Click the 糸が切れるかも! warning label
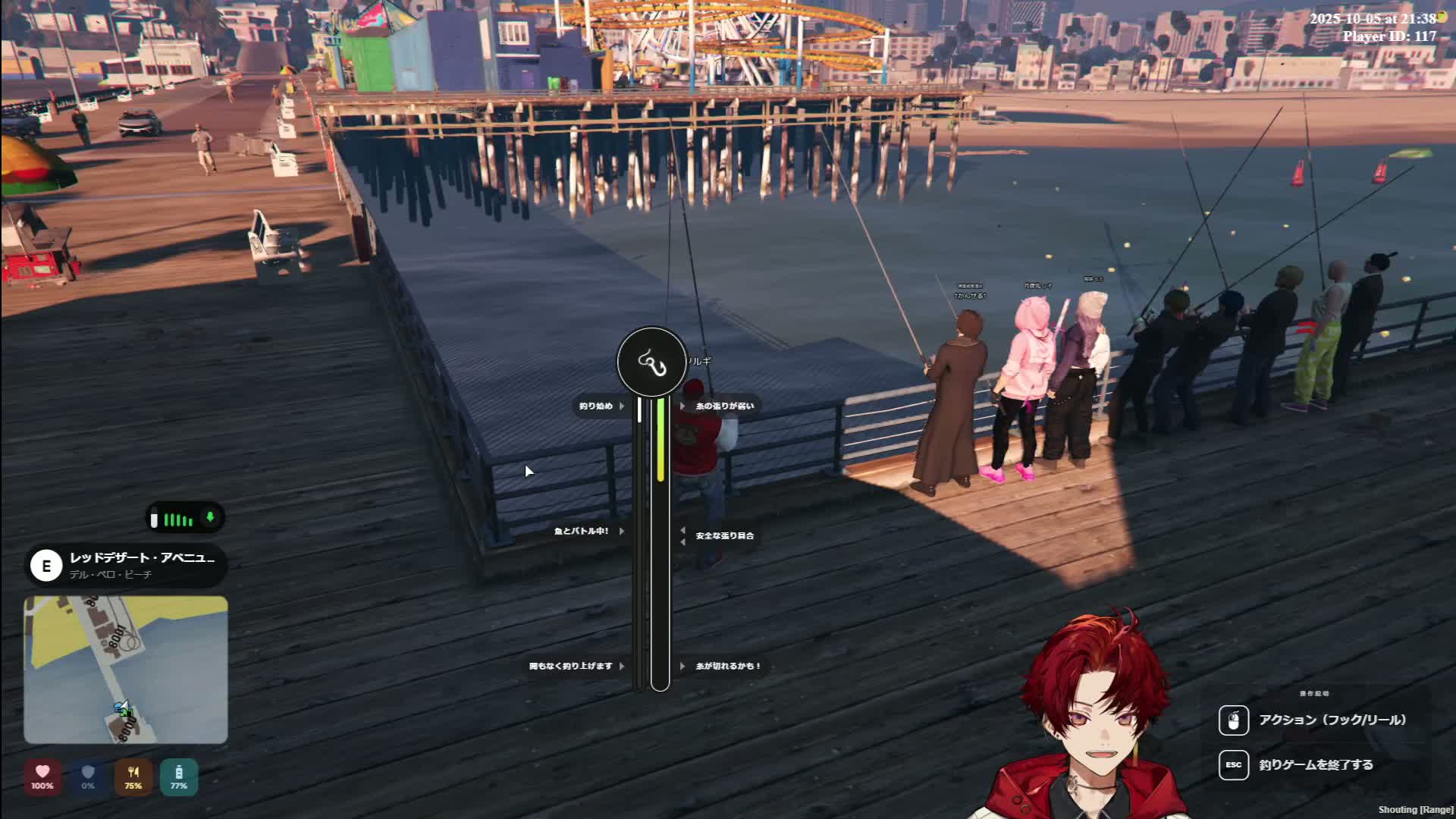The width and height of the screenshot is (1456, 819). (727, 667)
